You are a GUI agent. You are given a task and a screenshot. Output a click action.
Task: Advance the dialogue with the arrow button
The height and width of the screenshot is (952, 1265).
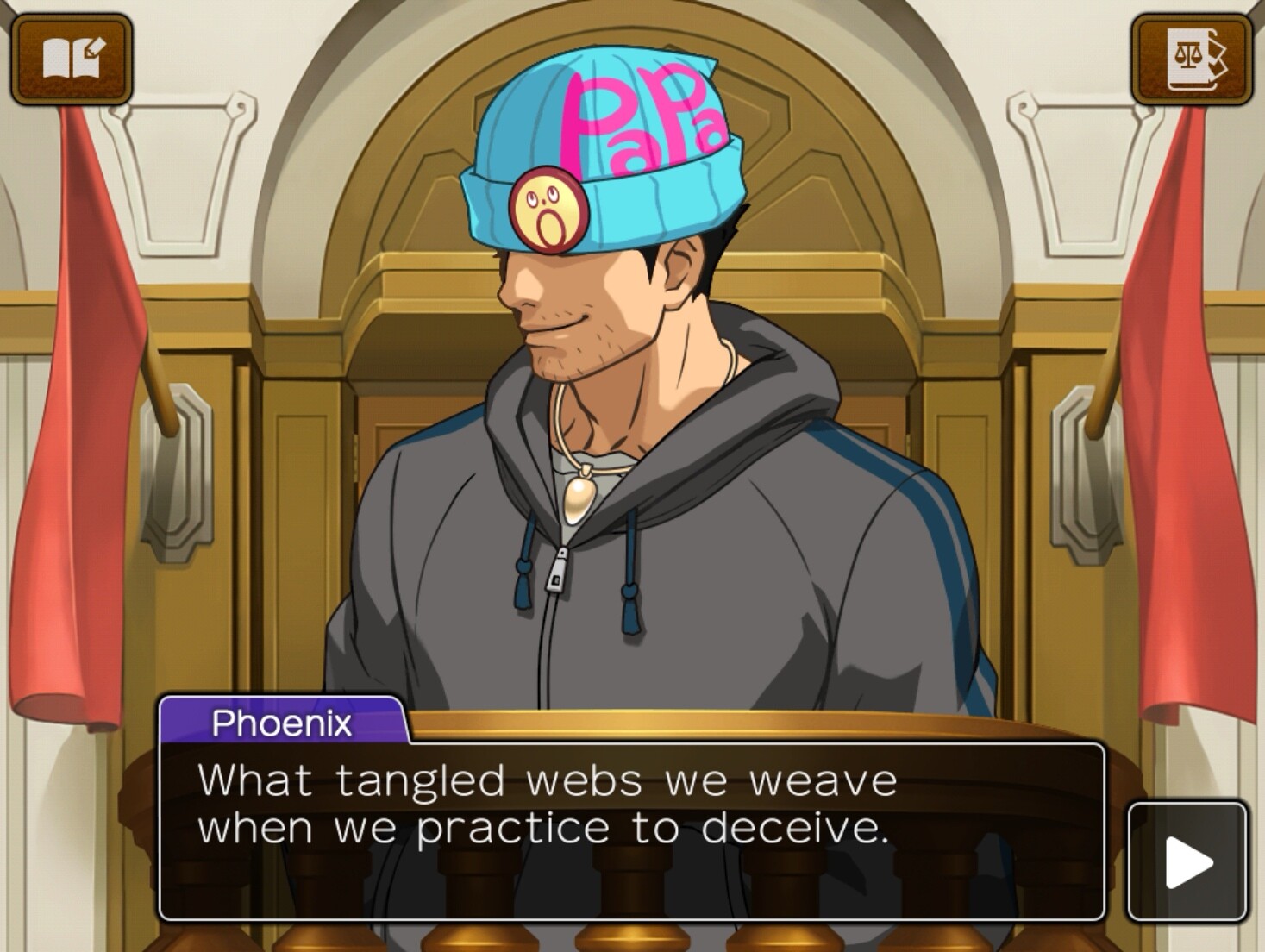[1187, 861]
